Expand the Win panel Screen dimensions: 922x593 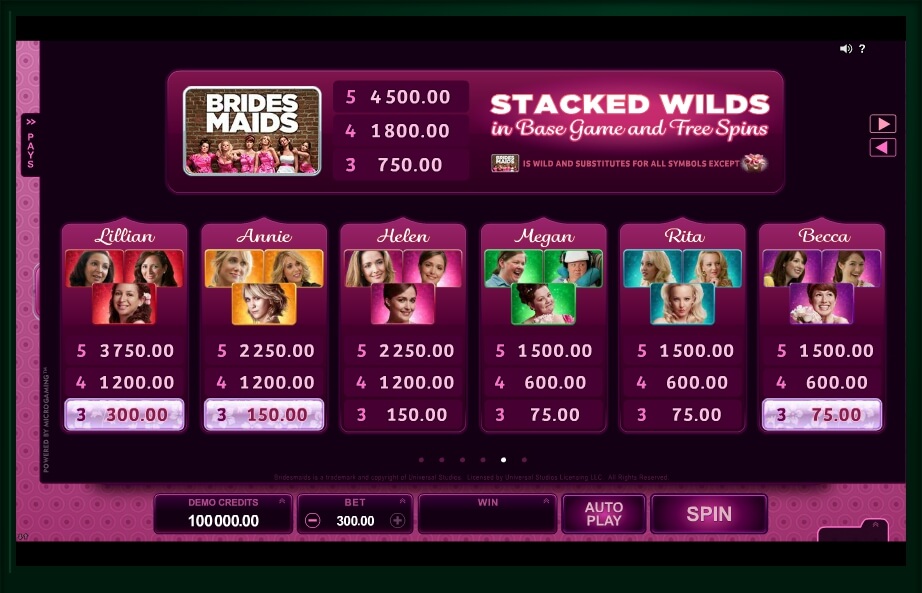pyautogui.click(x=546, y=502)
